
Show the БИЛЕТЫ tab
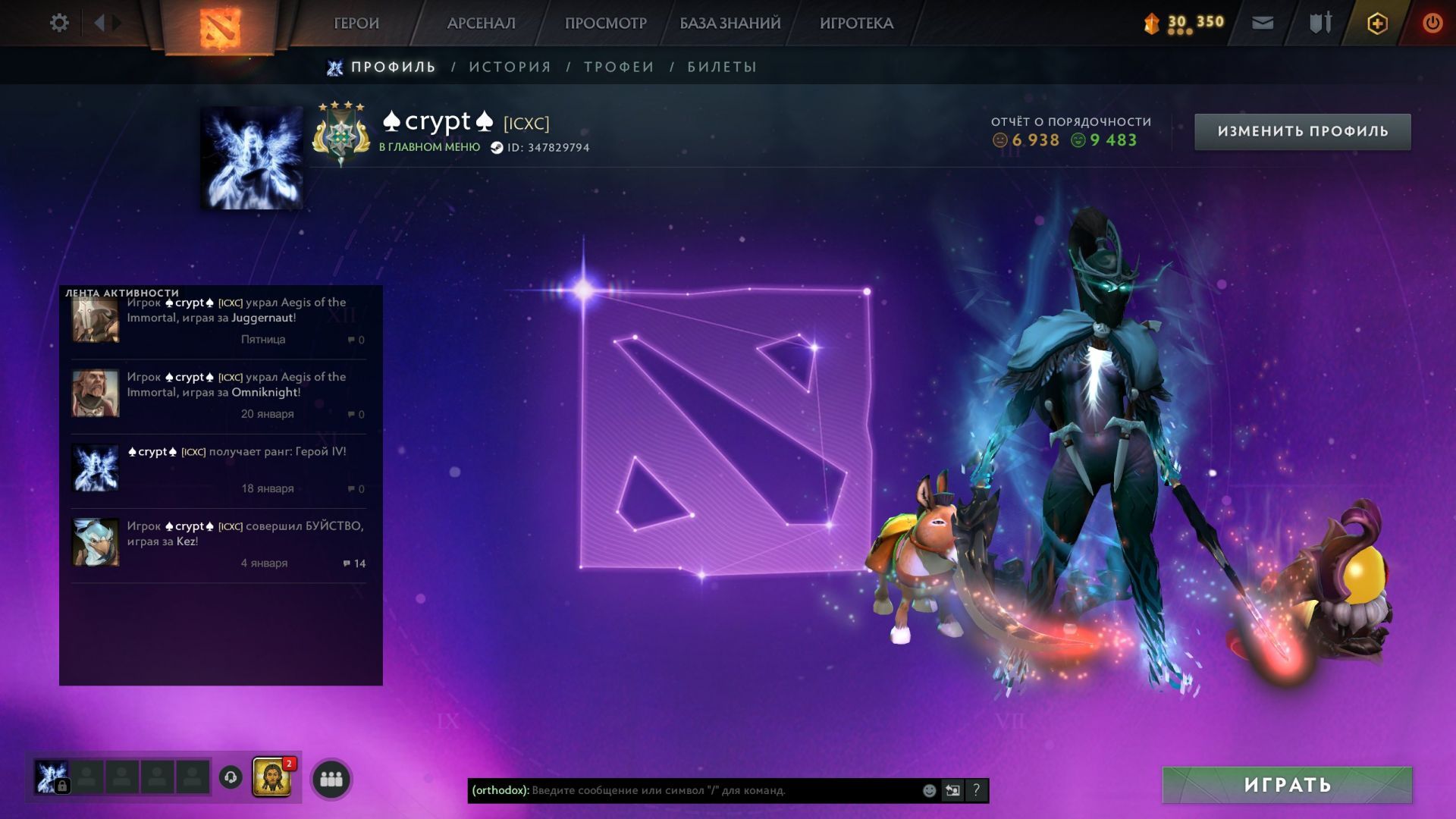coord(722,67)
